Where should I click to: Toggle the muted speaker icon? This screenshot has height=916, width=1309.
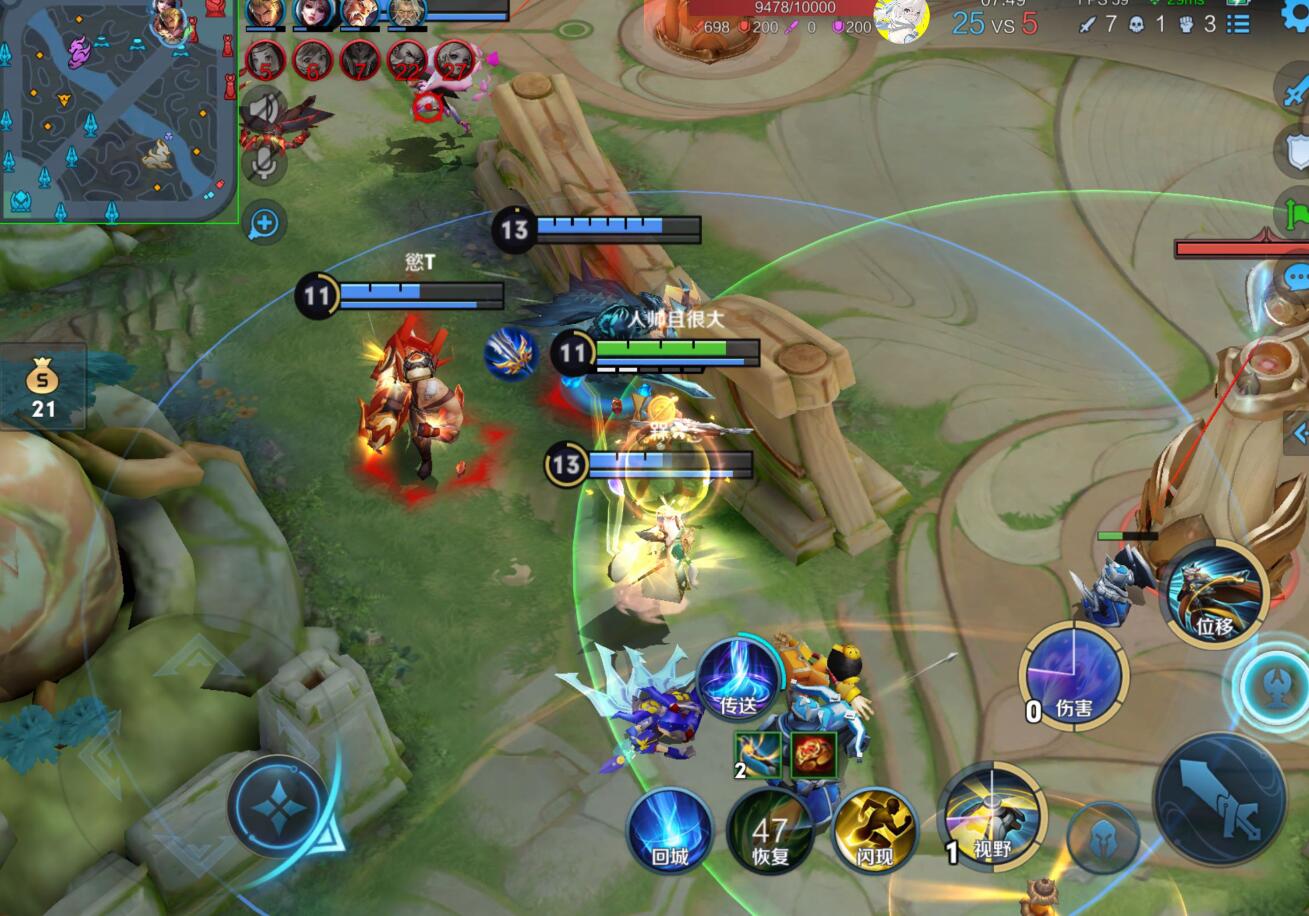264,108
